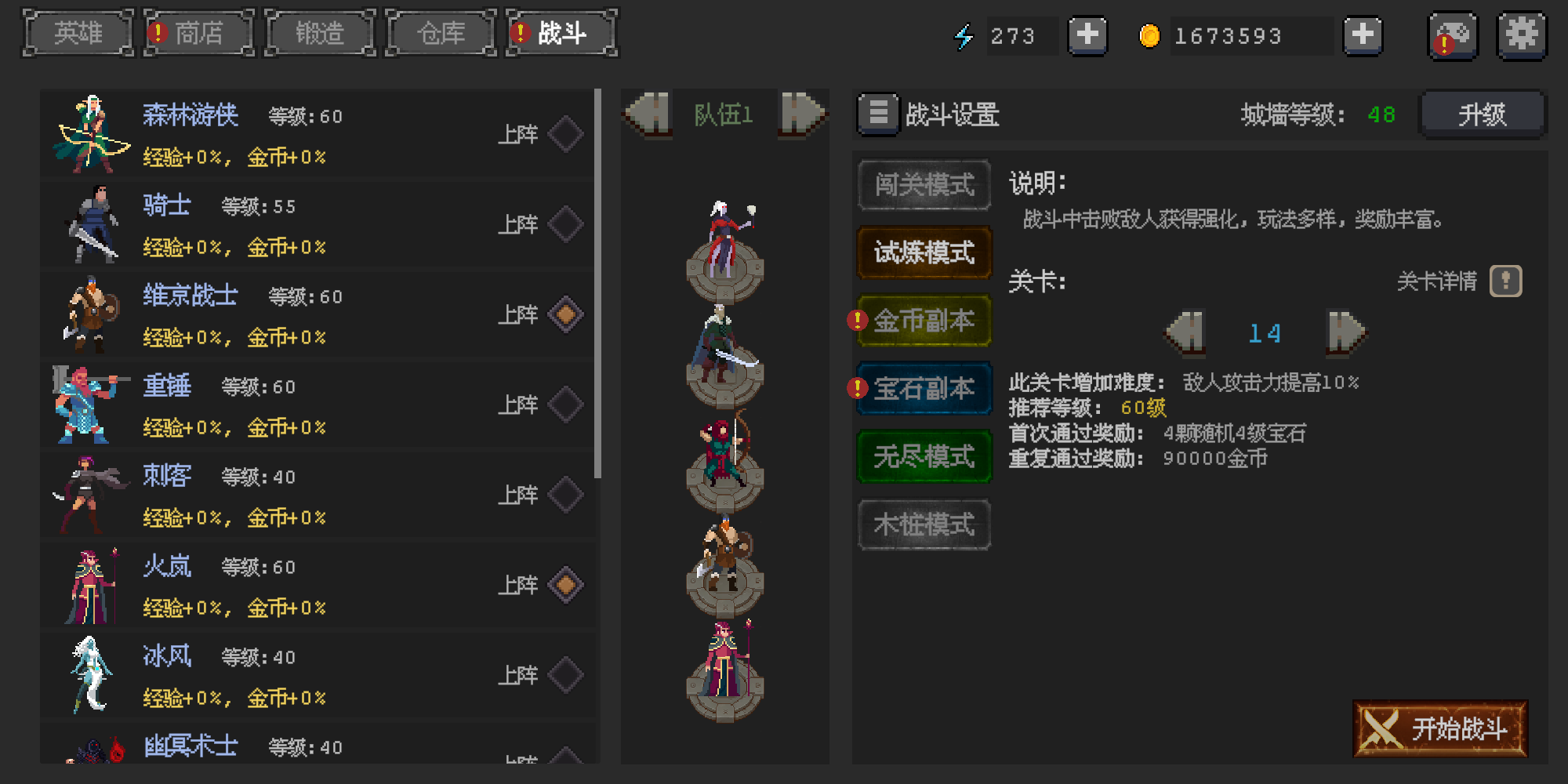Click the plus icon next to energy count
Image resolution: width=1568 pixels, height=784 pixels.
click(x=1087, y=35)
